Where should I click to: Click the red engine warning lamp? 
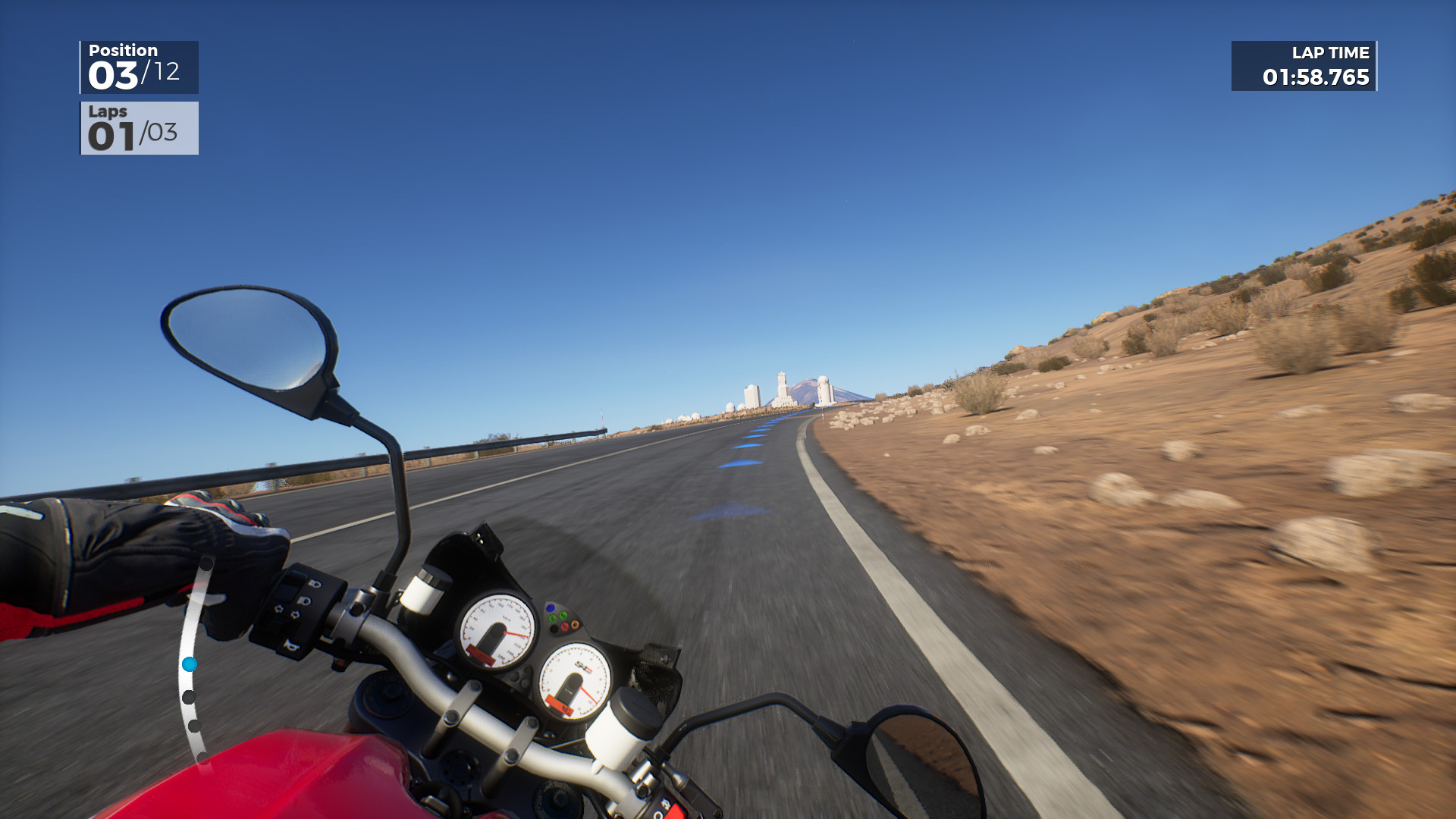(564, 626)
